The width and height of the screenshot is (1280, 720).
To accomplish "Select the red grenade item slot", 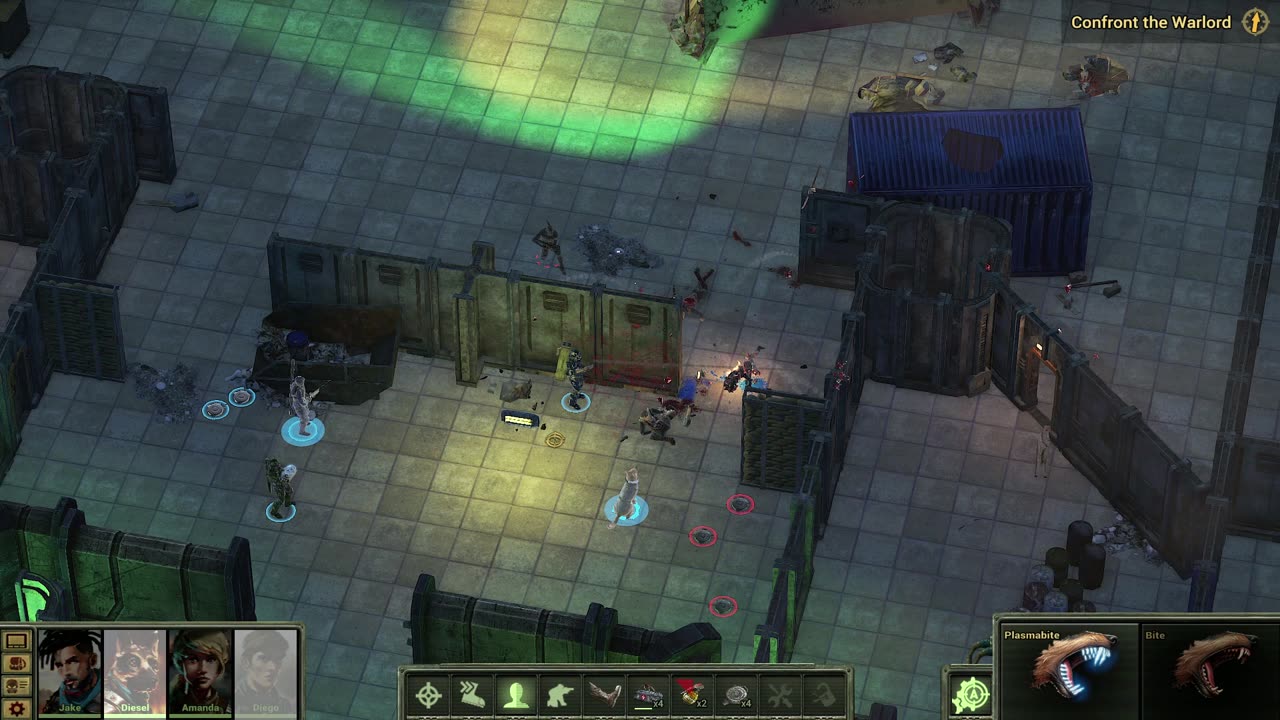I will pyautogui.click(x=693, y=695).
